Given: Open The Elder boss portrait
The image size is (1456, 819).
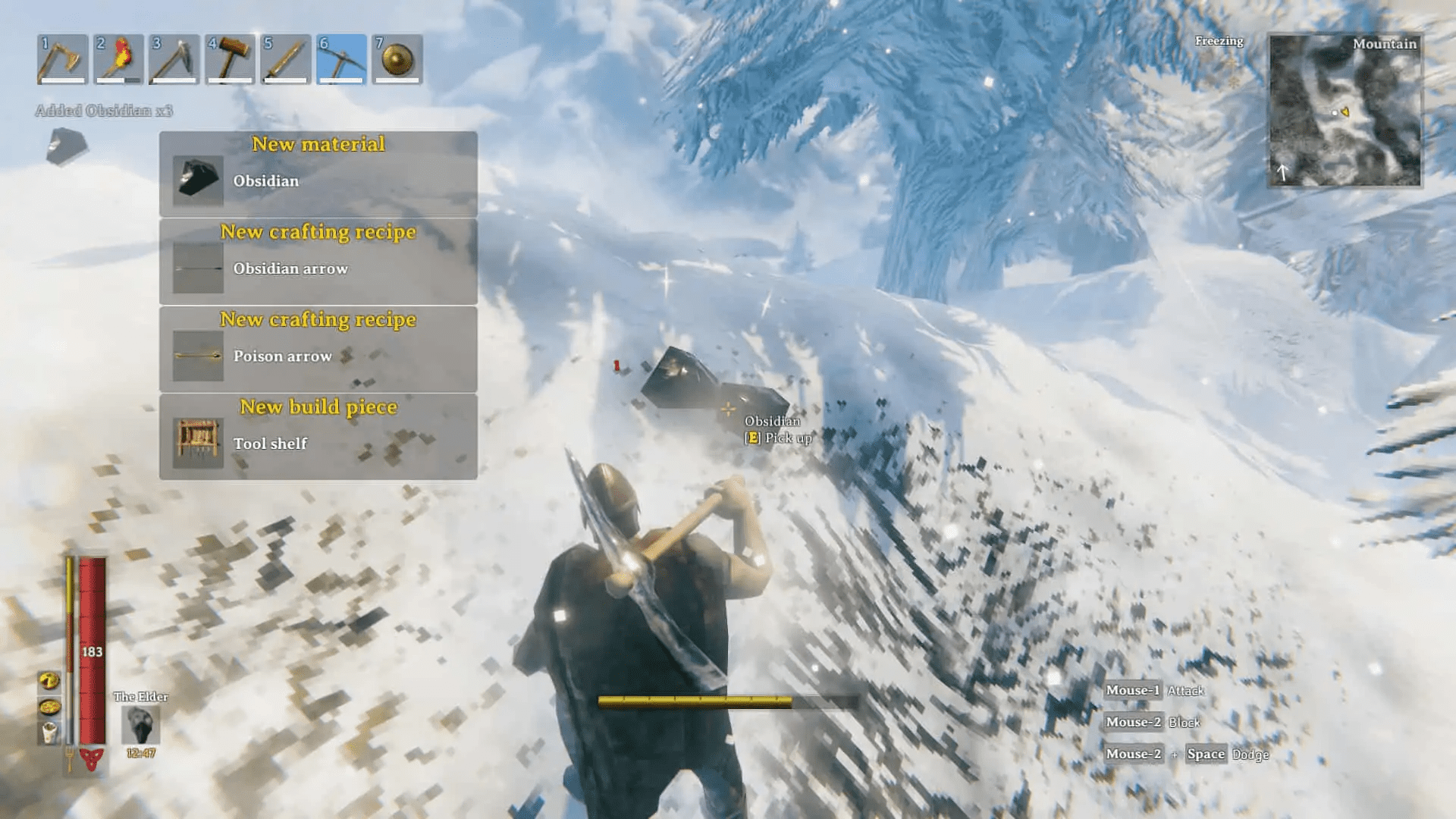Looking at the screenshot, I should [140, 725].
